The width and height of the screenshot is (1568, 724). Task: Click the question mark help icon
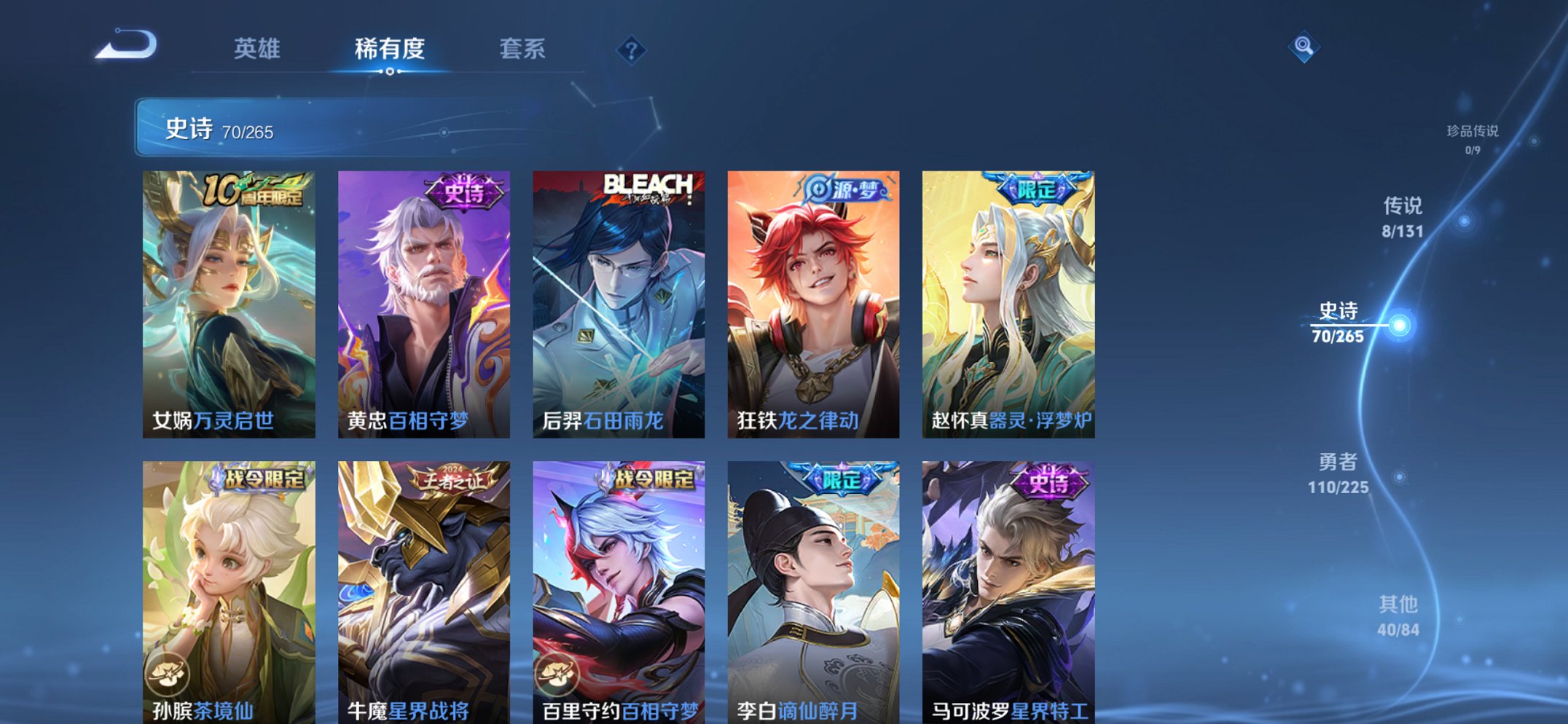pos(632,50)
